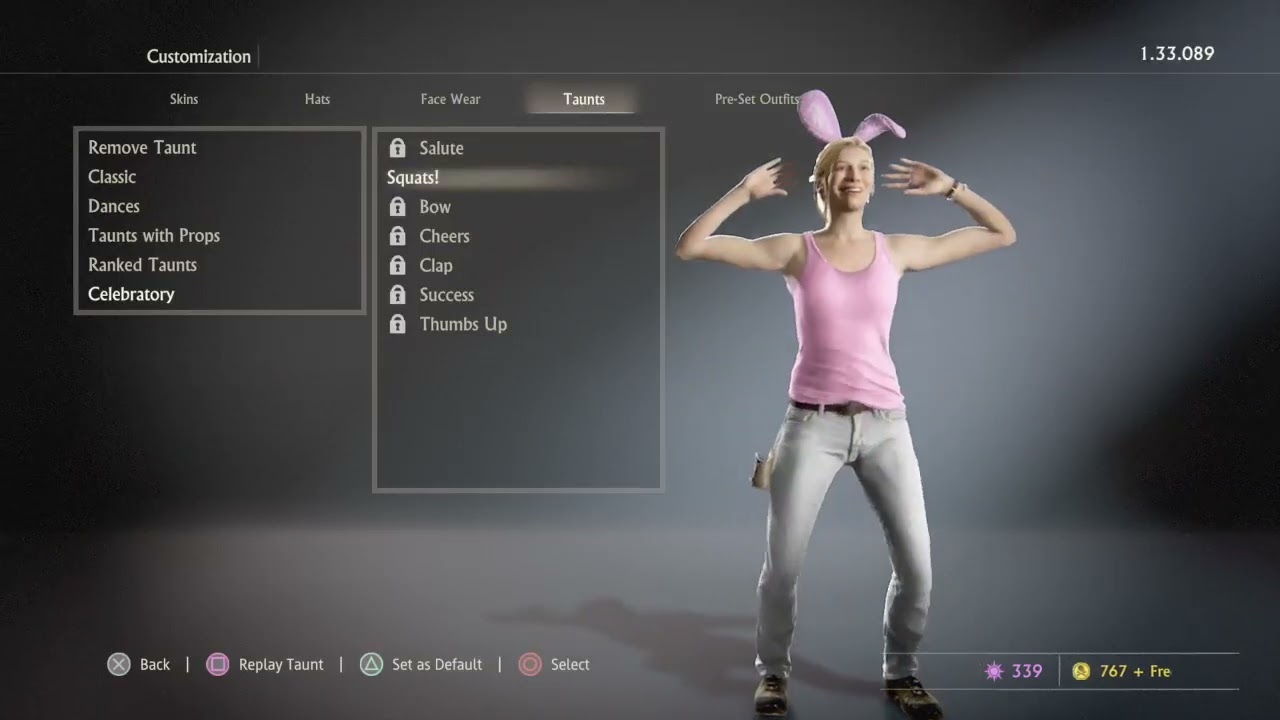Viewport: 1280px width, 720px height.
Task: Select the Taunts tab
Action: 584,99
